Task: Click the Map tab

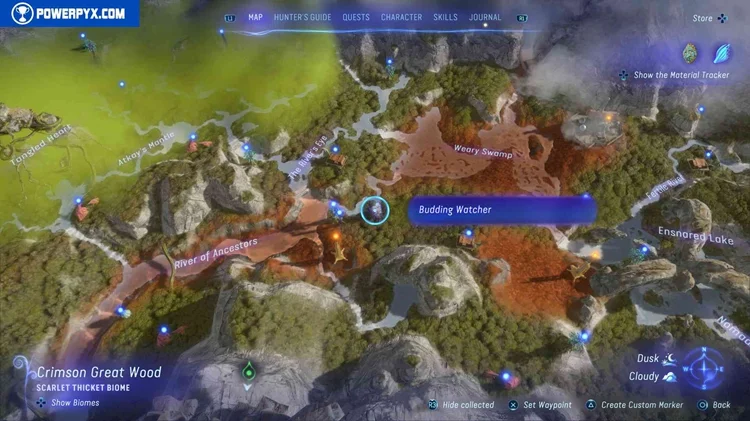Action: tap(255, 17)
